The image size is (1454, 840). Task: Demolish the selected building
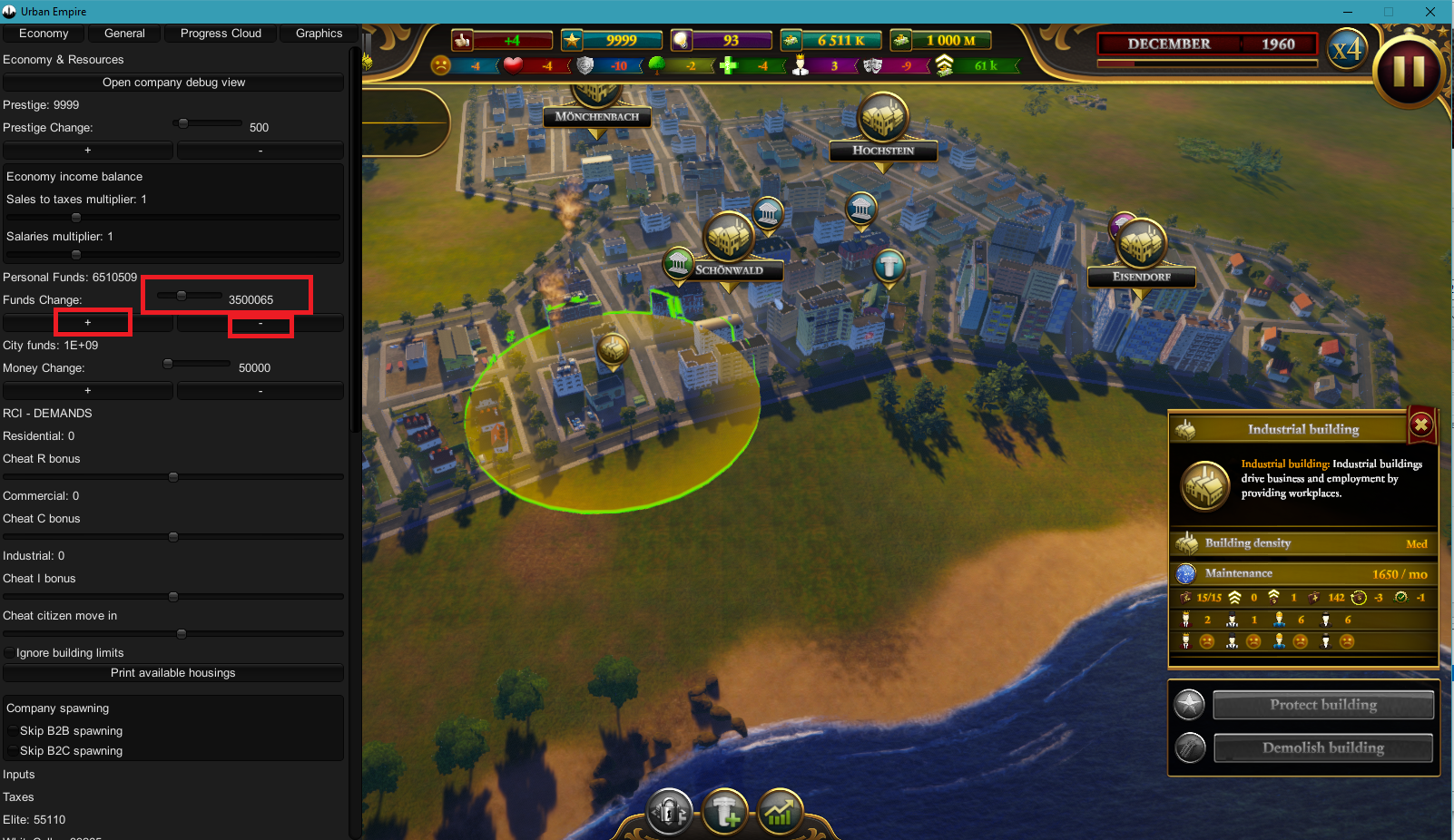(1322, 748)
